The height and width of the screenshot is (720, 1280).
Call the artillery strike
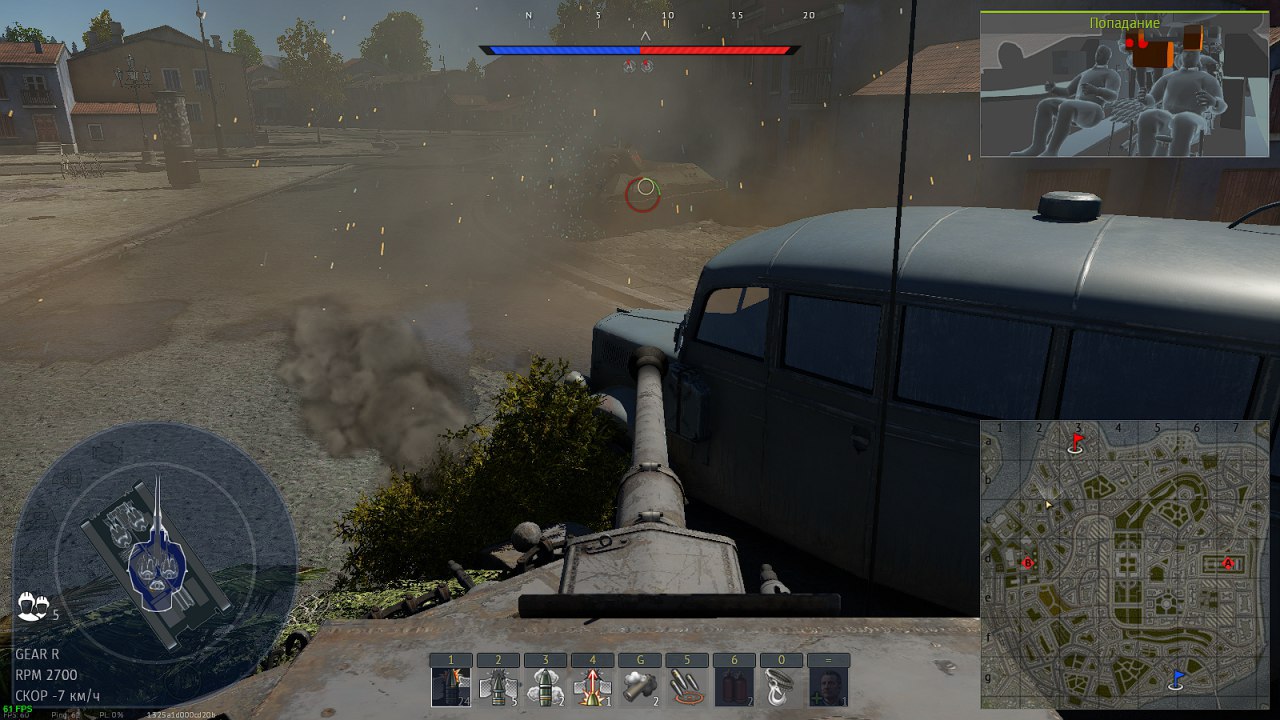(x=686, y=687)
